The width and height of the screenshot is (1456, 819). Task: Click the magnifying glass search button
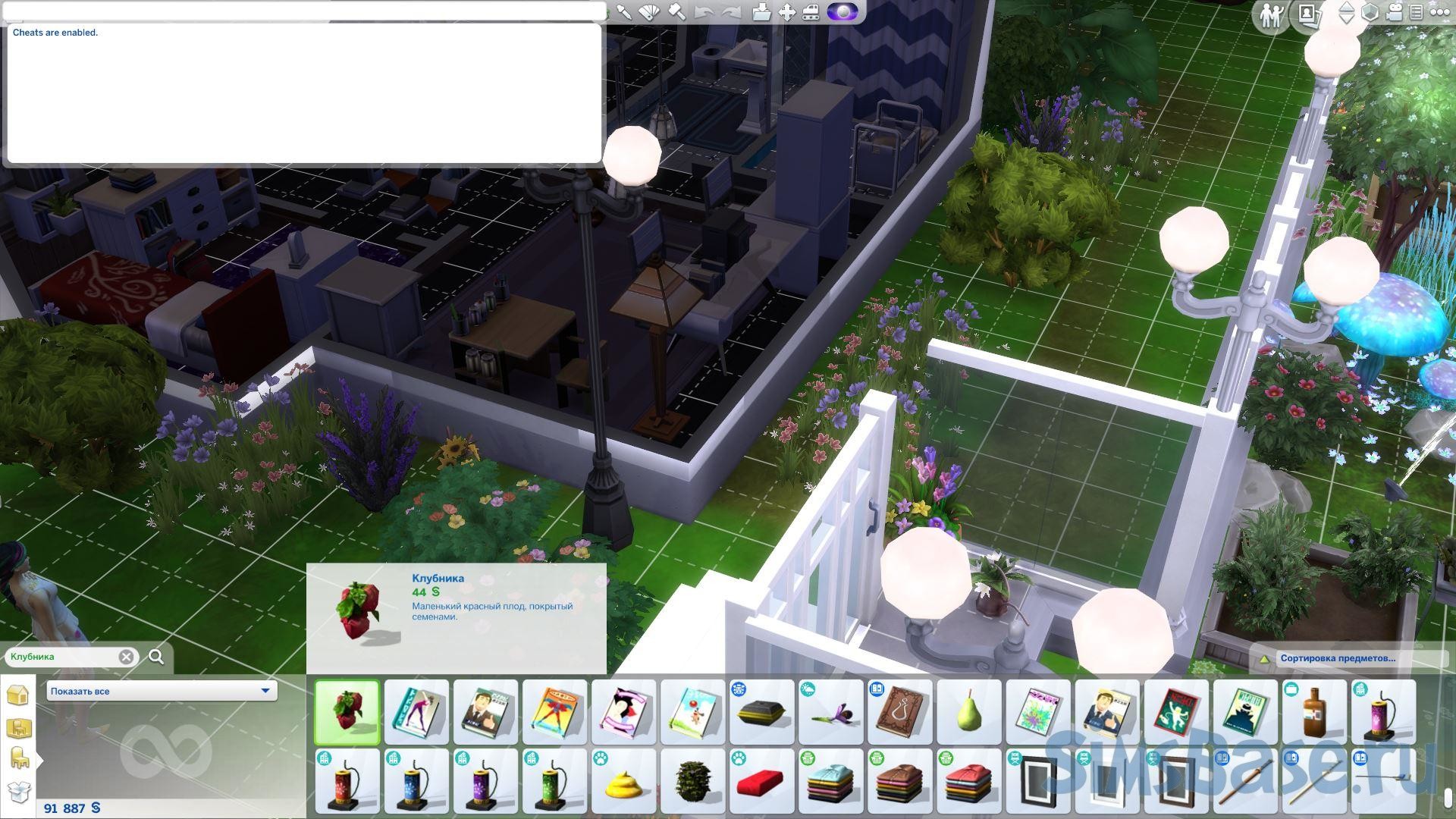156,657
